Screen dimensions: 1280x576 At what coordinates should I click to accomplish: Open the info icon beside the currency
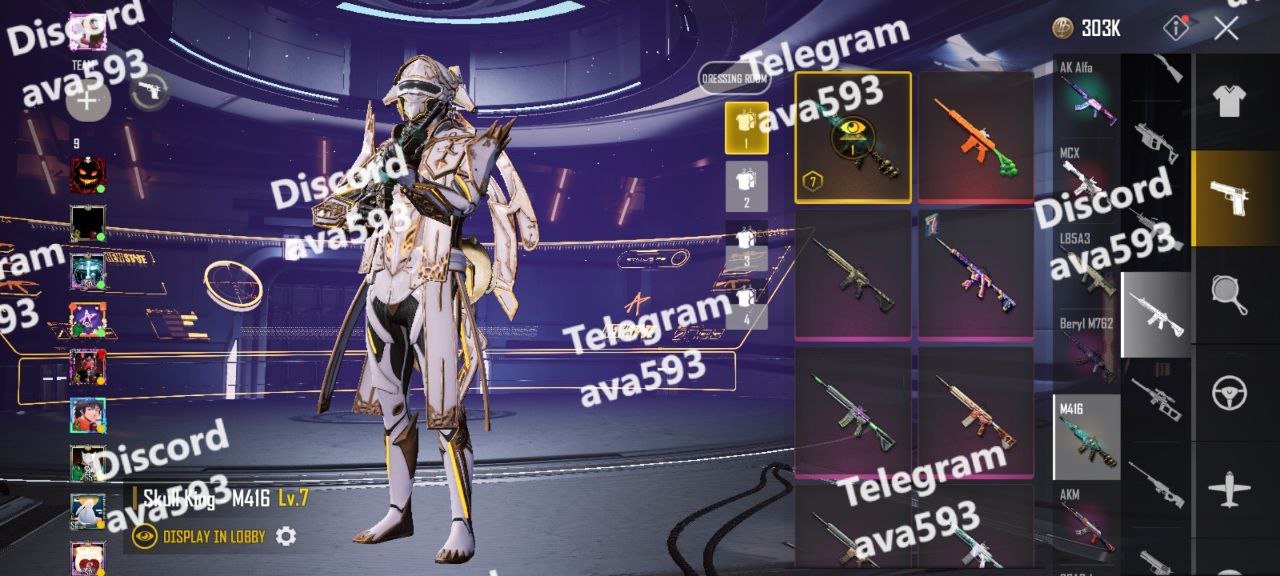click(x=1176, y=28)
